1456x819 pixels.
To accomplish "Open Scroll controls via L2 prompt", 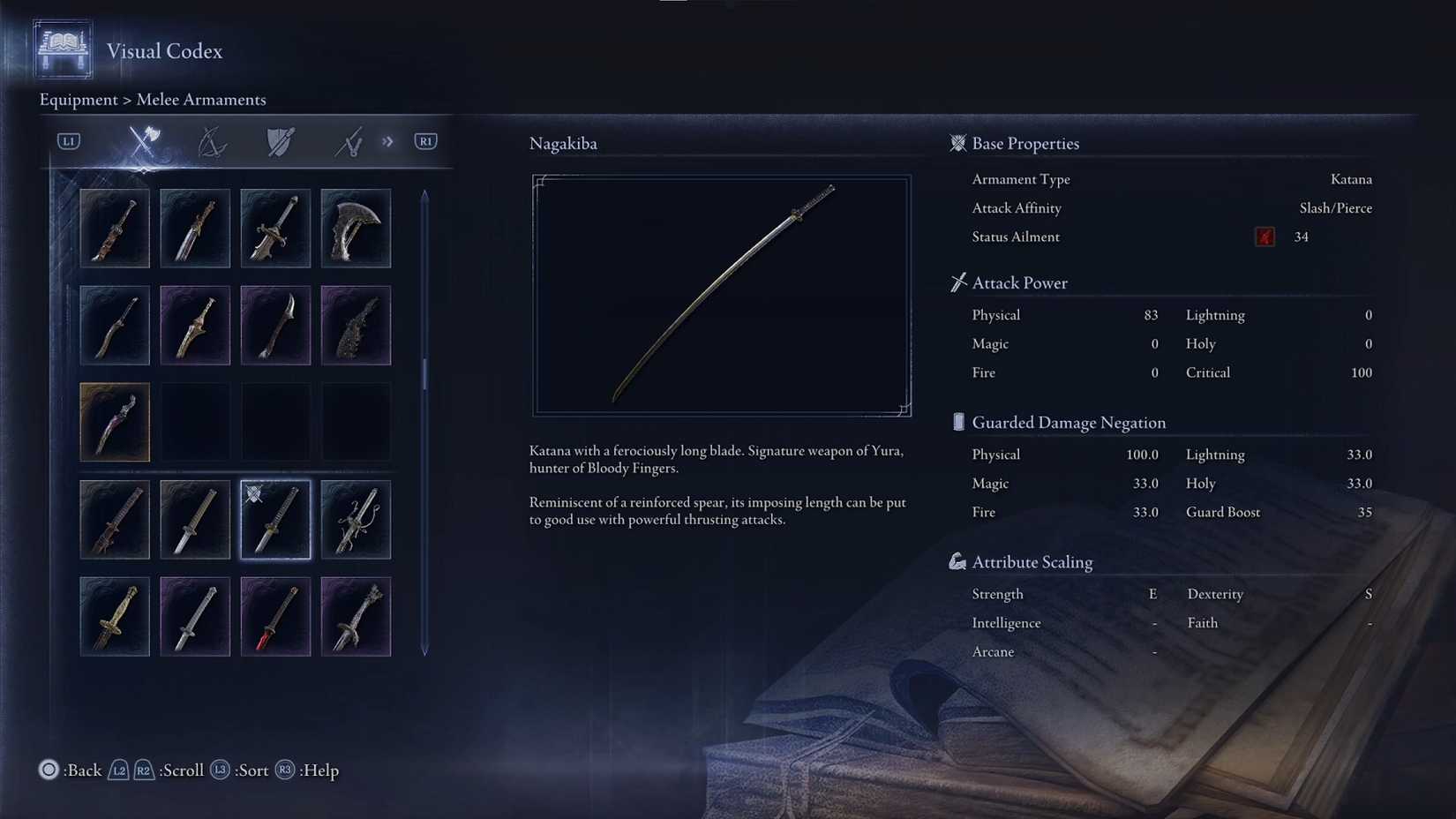I will tap(118, 770).
